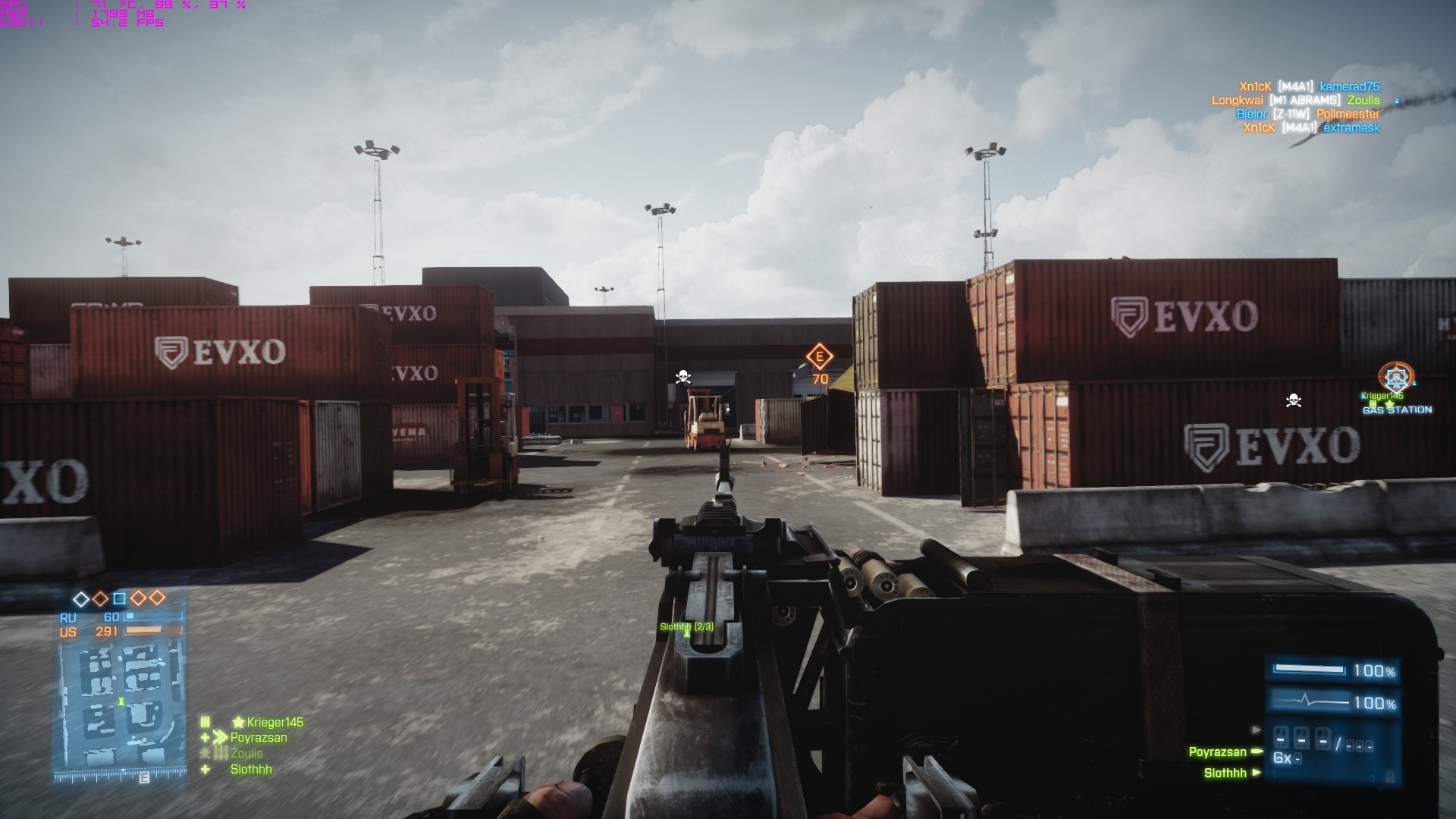
Task: Choose Zoulis in the squad list
Action: click(x=246, y=753)
